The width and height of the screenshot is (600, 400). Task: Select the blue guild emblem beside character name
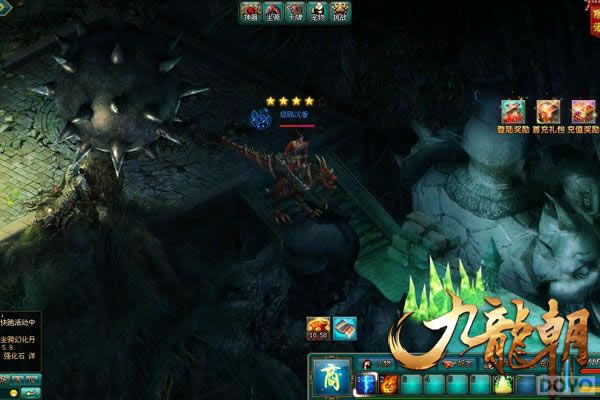[258, 118]
